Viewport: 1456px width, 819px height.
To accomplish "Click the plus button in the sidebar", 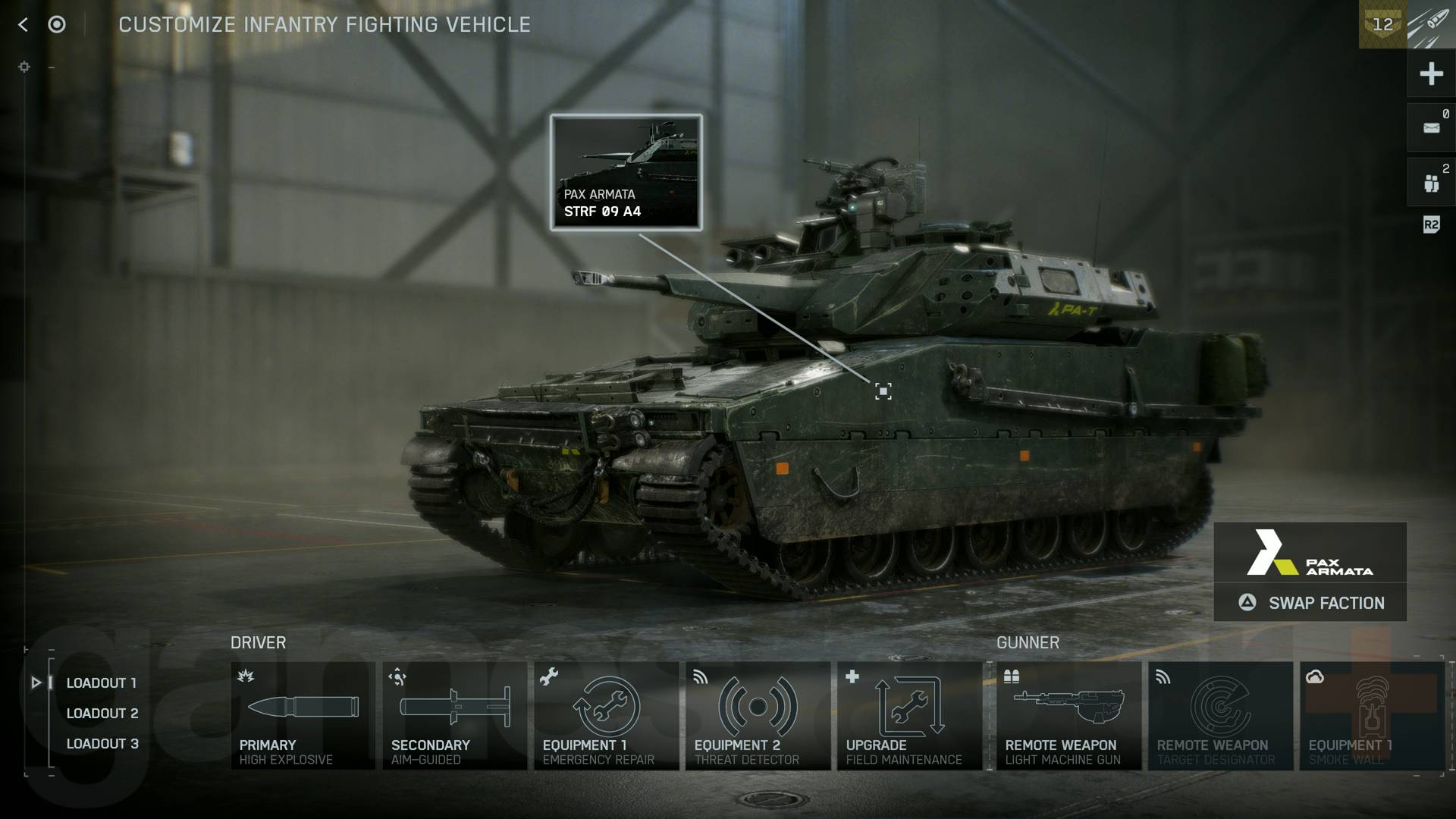I will [1431, 74].
